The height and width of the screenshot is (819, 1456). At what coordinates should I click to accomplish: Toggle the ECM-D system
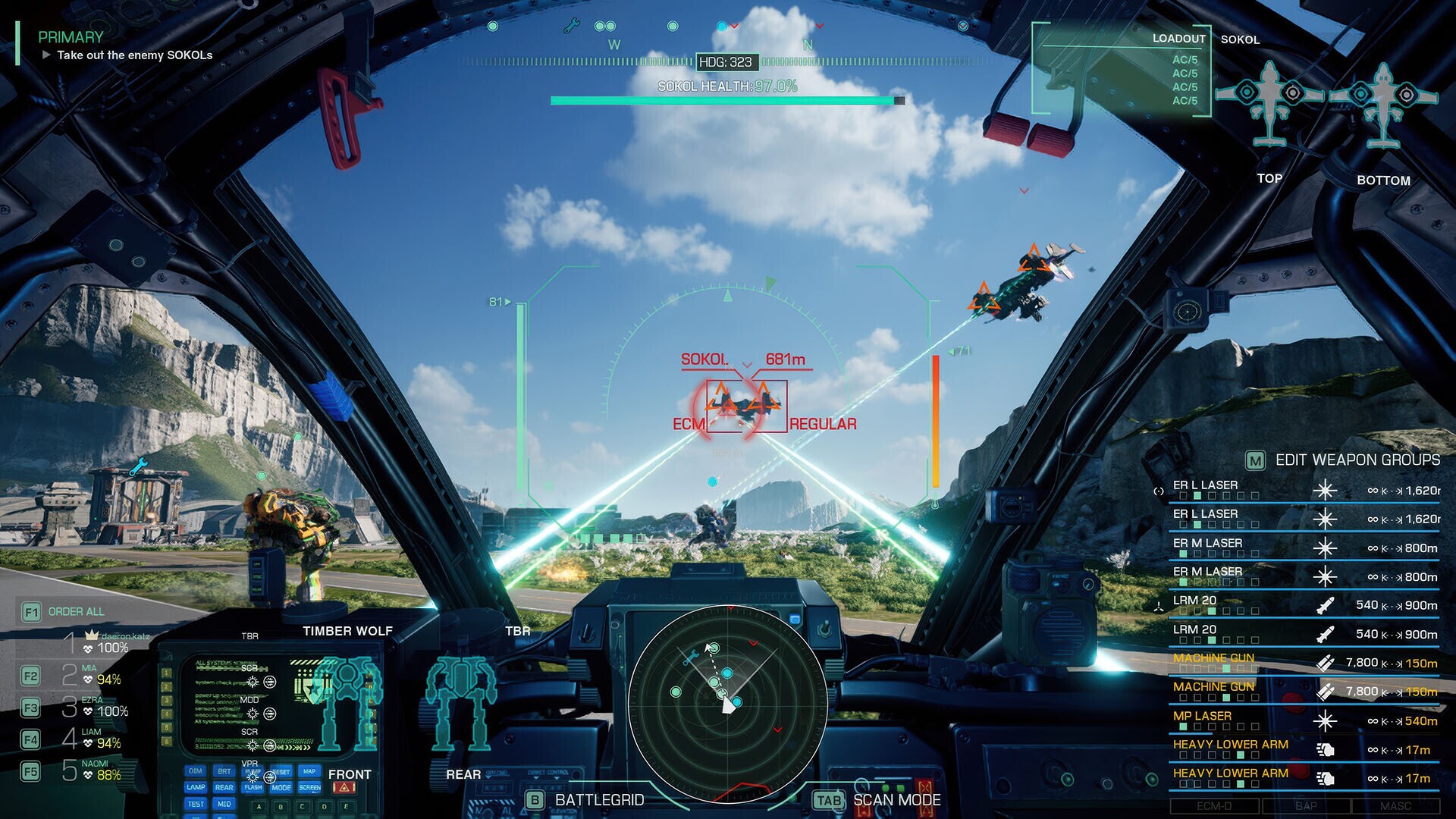click(x=1214, y=805)
